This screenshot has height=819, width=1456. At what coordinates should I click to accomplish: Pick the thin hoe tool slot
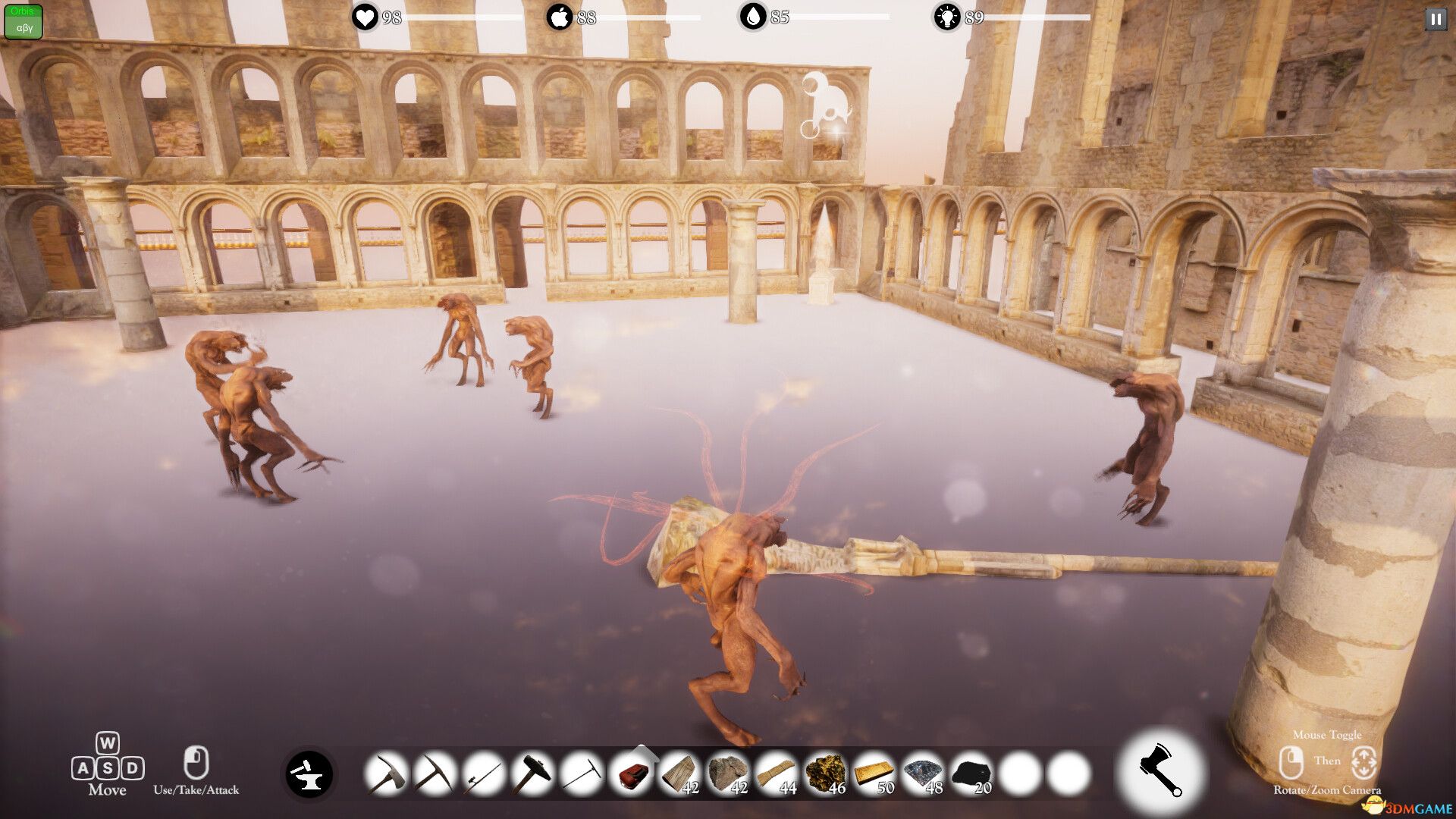[x=582, y=774]
